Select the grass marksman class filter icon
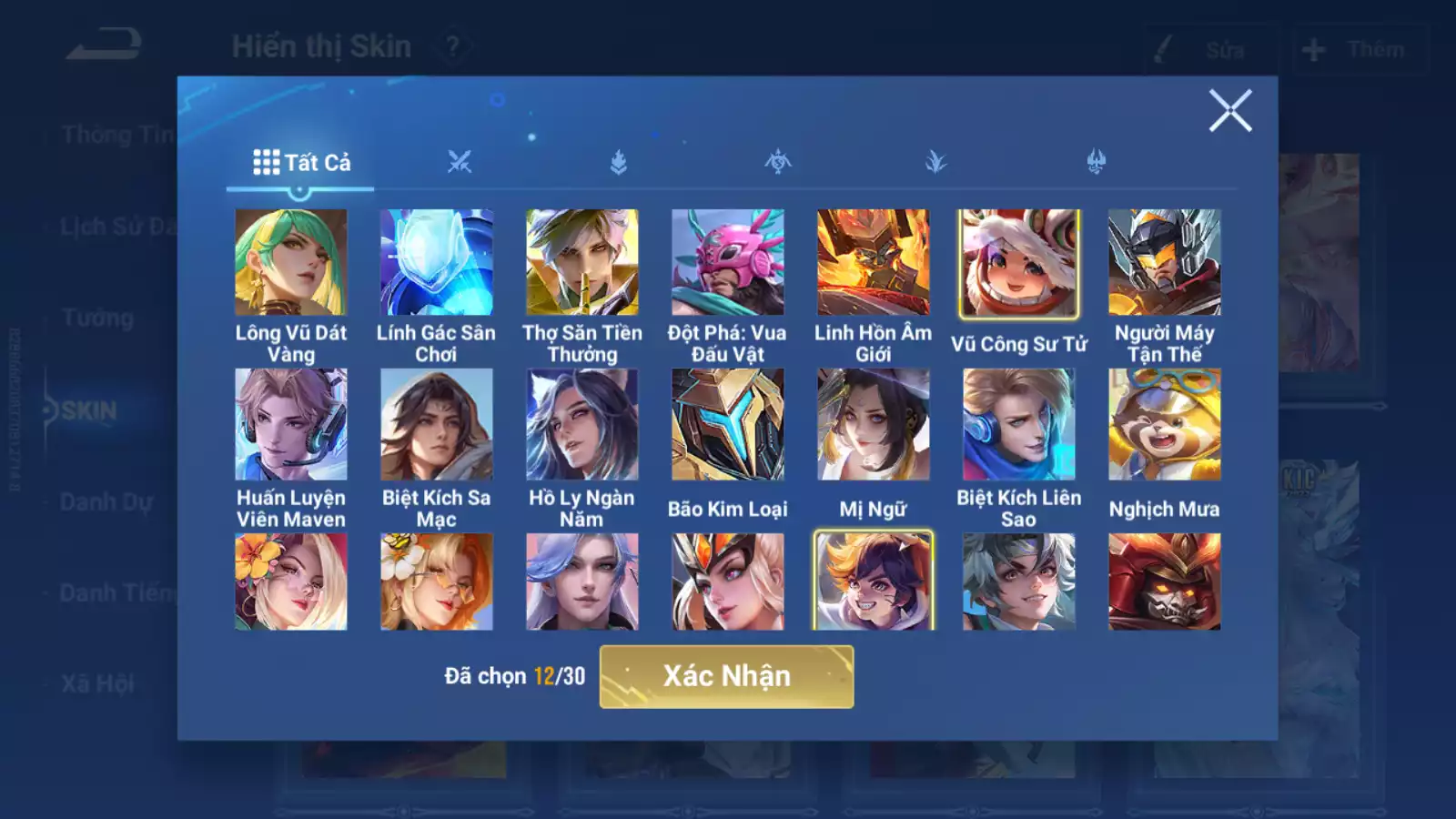Image resolution: width=1456 pixels, height=819 pixels. (935, 162)
